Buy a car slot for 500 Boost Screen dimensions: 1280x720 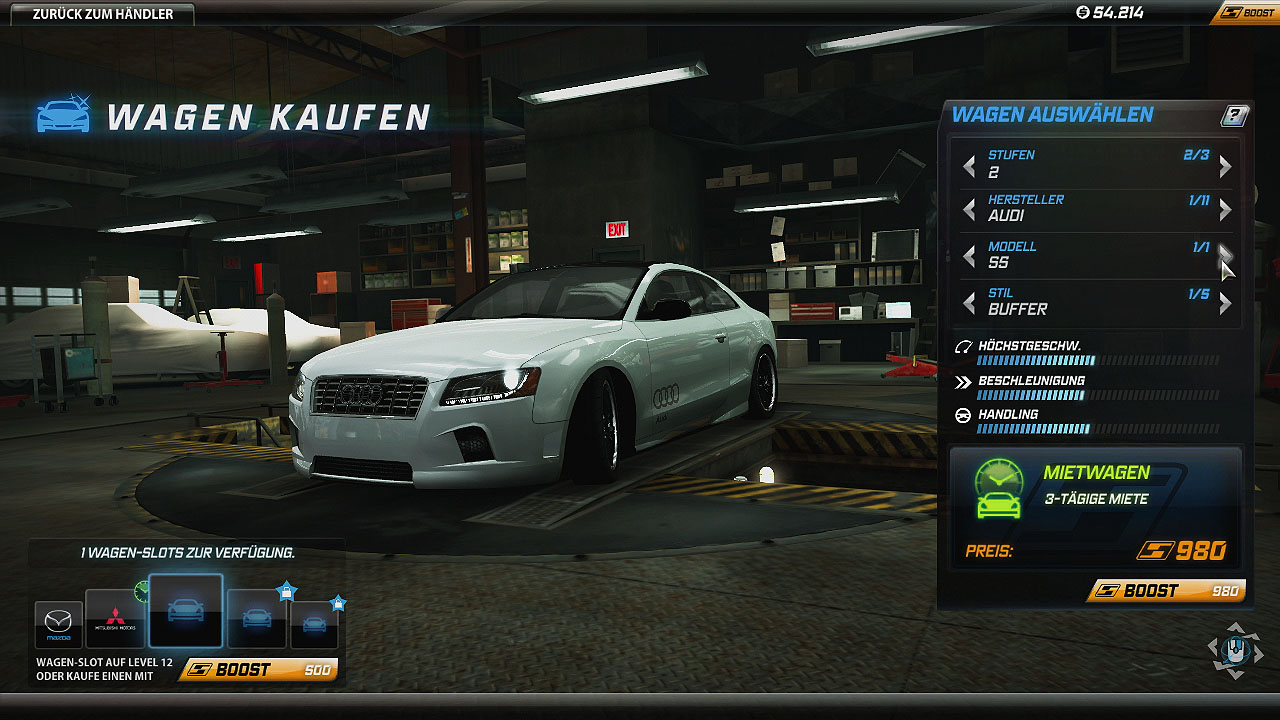[259, 670]
